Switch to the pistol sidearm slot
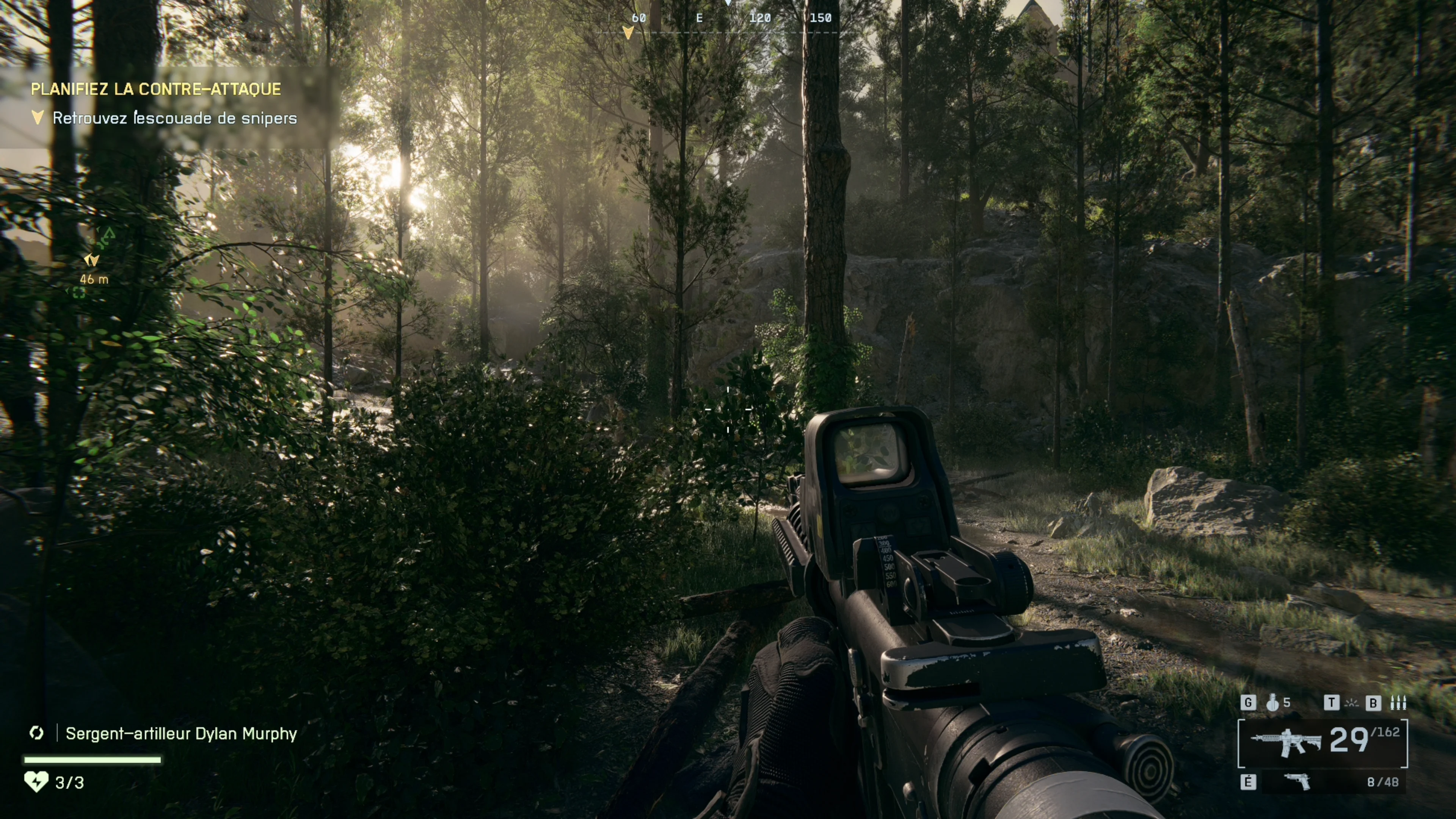This screenshot has height=819, width=1456. tap(1298, 782)
